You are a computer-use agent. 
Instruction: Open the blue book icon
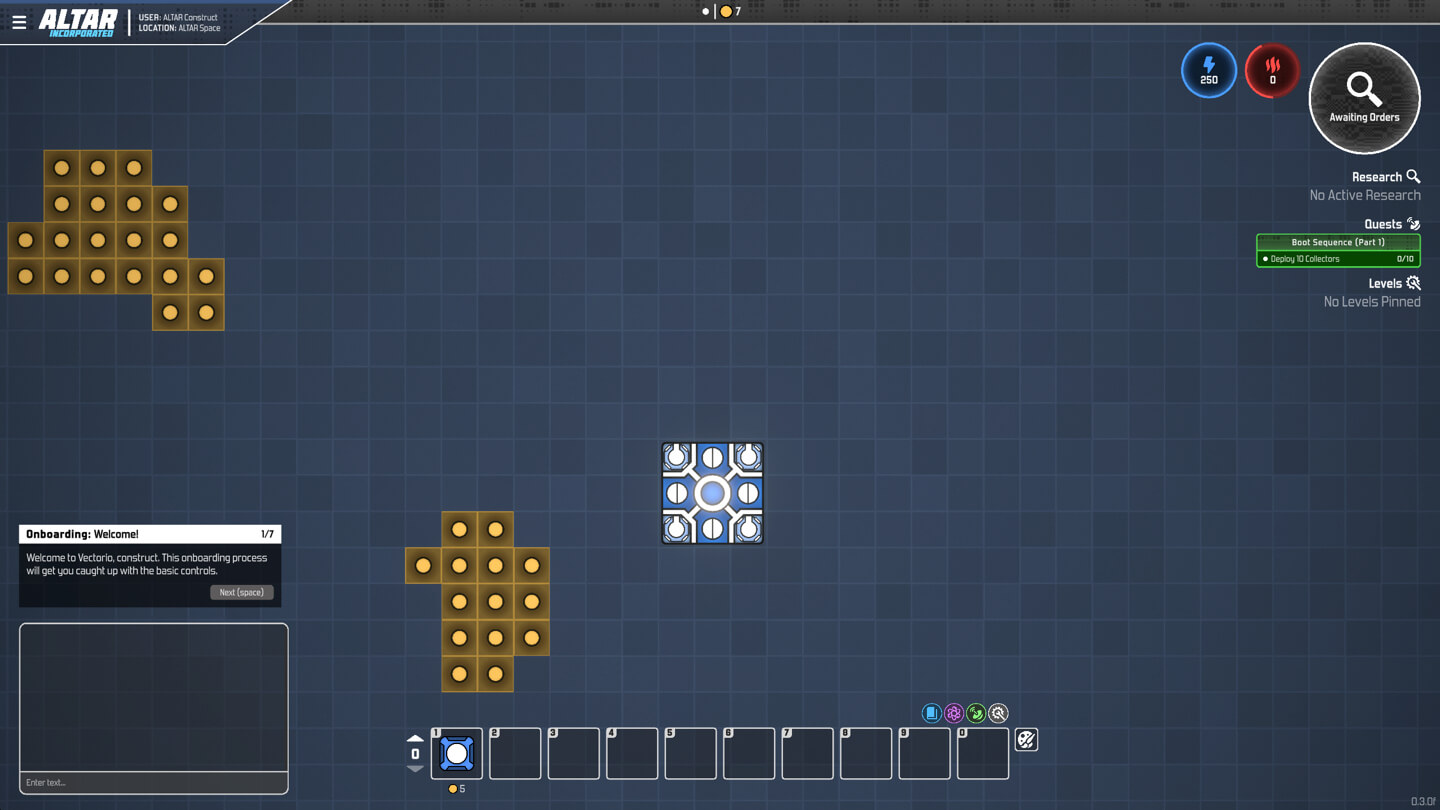pyautogui.click(x=931, y=713)
